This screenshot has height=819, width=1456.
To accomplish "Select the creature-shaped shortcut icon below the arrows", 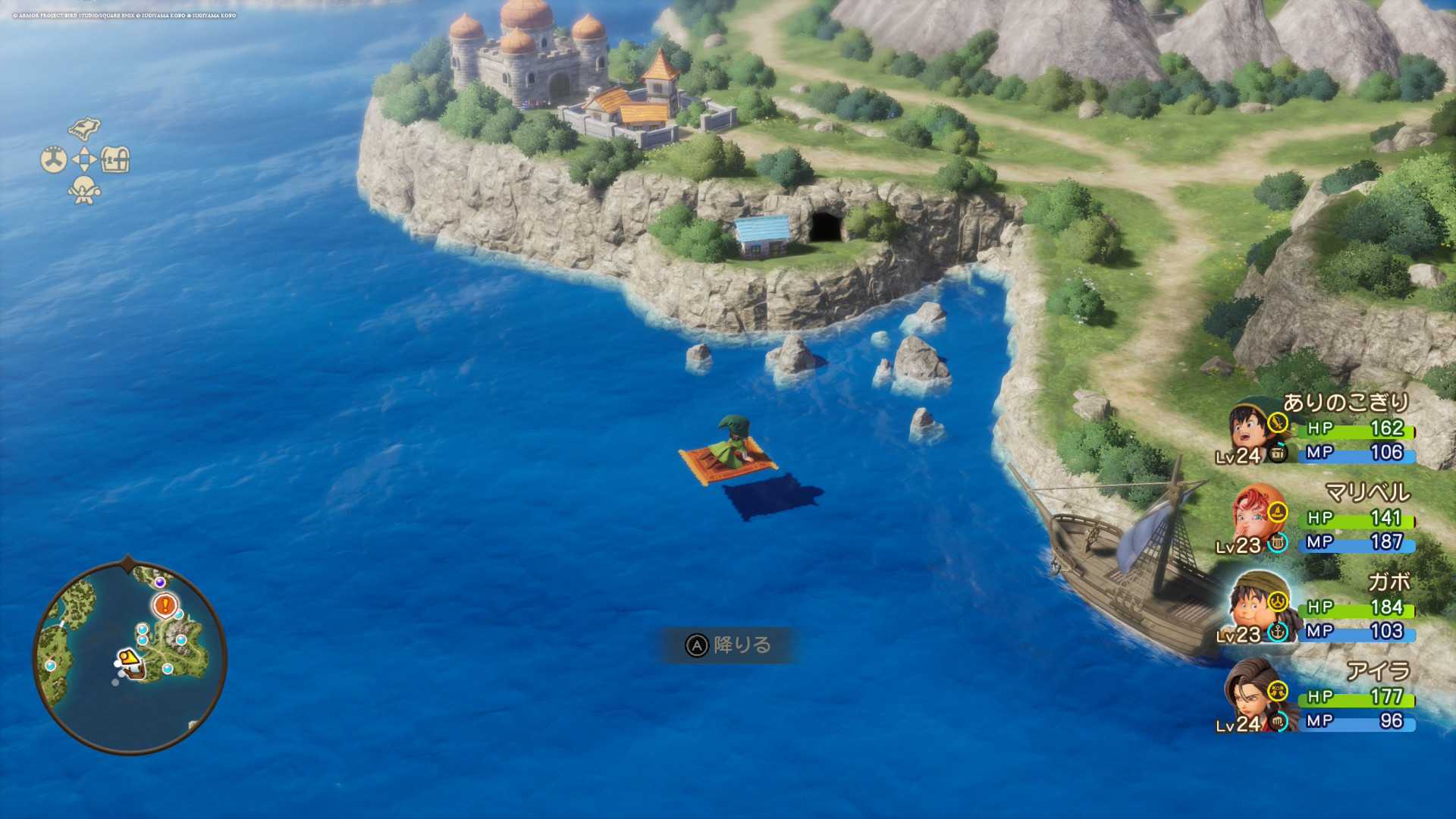I will point(84,190).
